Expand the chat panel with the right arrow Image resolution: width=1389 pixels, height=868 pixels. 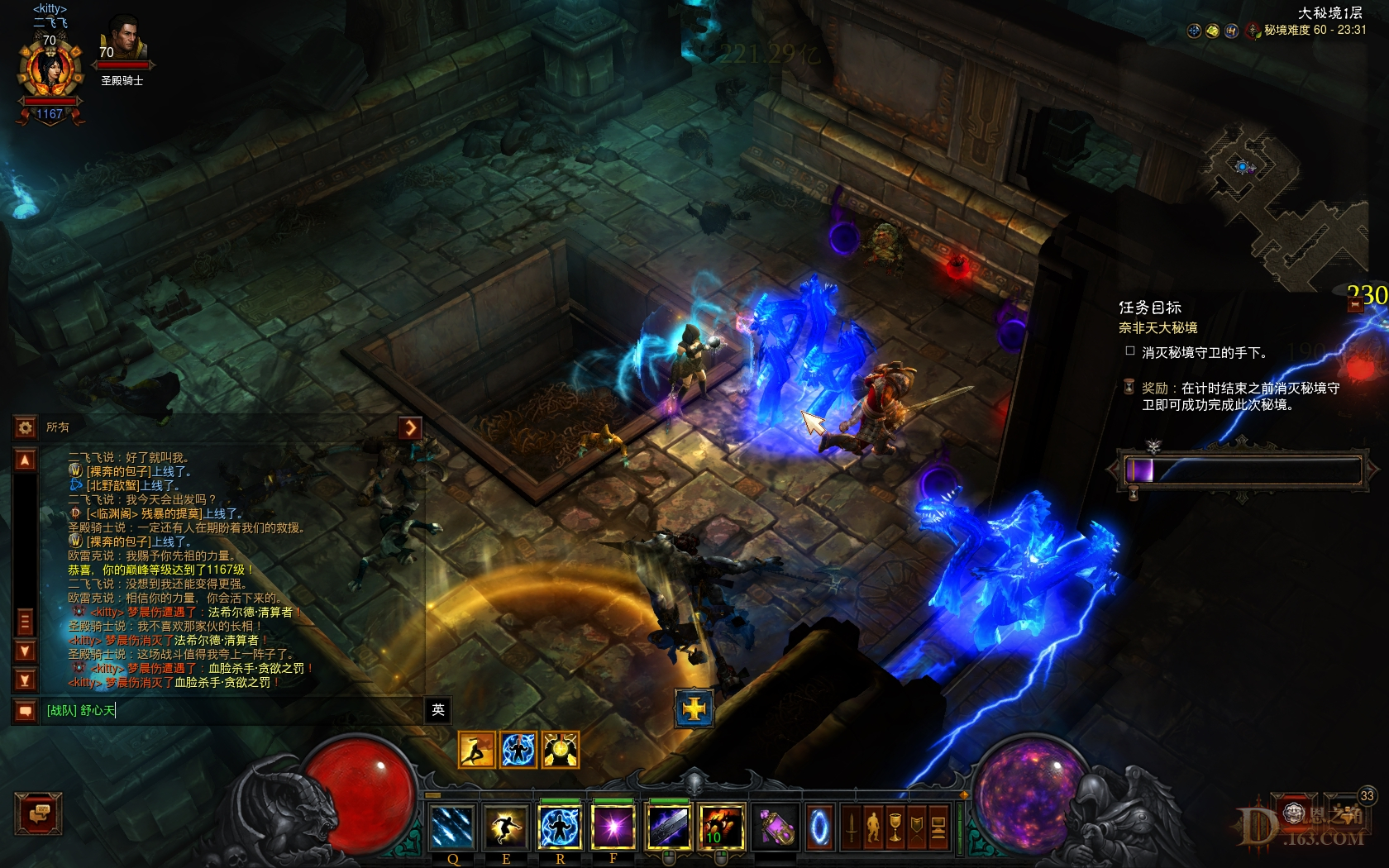click(x=409, y=428)
